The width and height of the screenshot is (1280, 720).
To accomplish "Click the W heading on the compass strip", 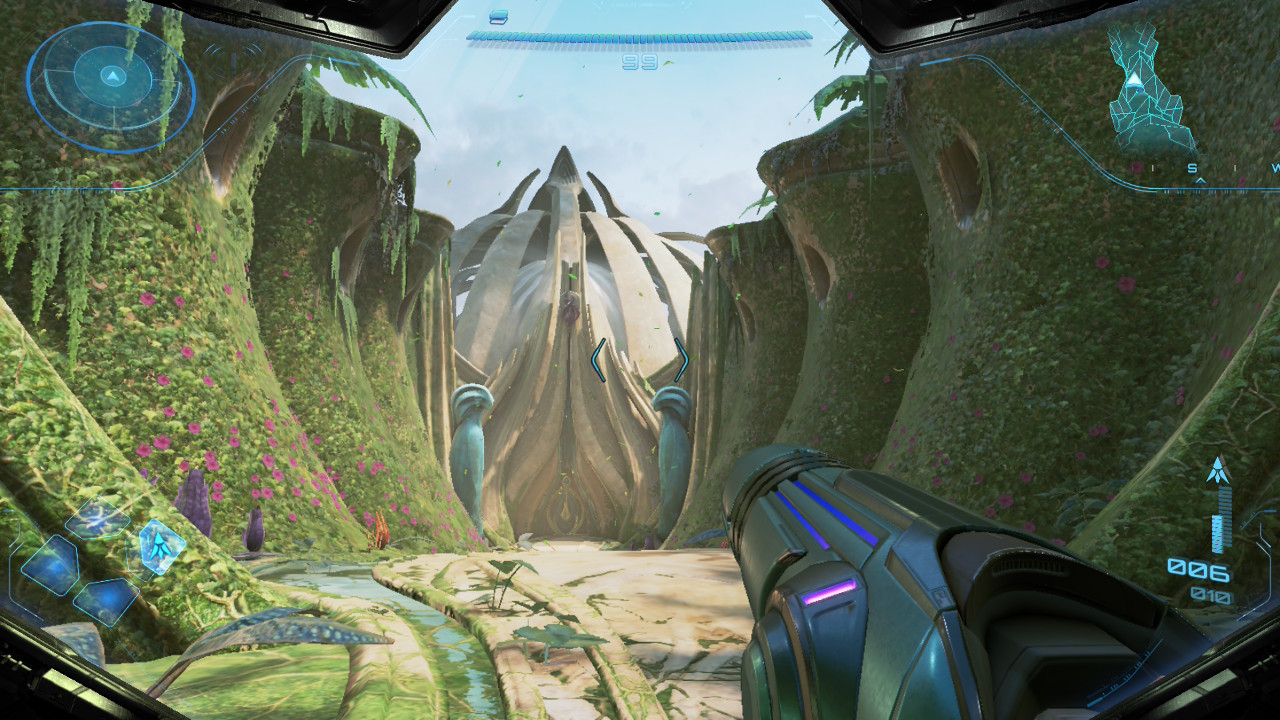I will tap(1276, 168).
